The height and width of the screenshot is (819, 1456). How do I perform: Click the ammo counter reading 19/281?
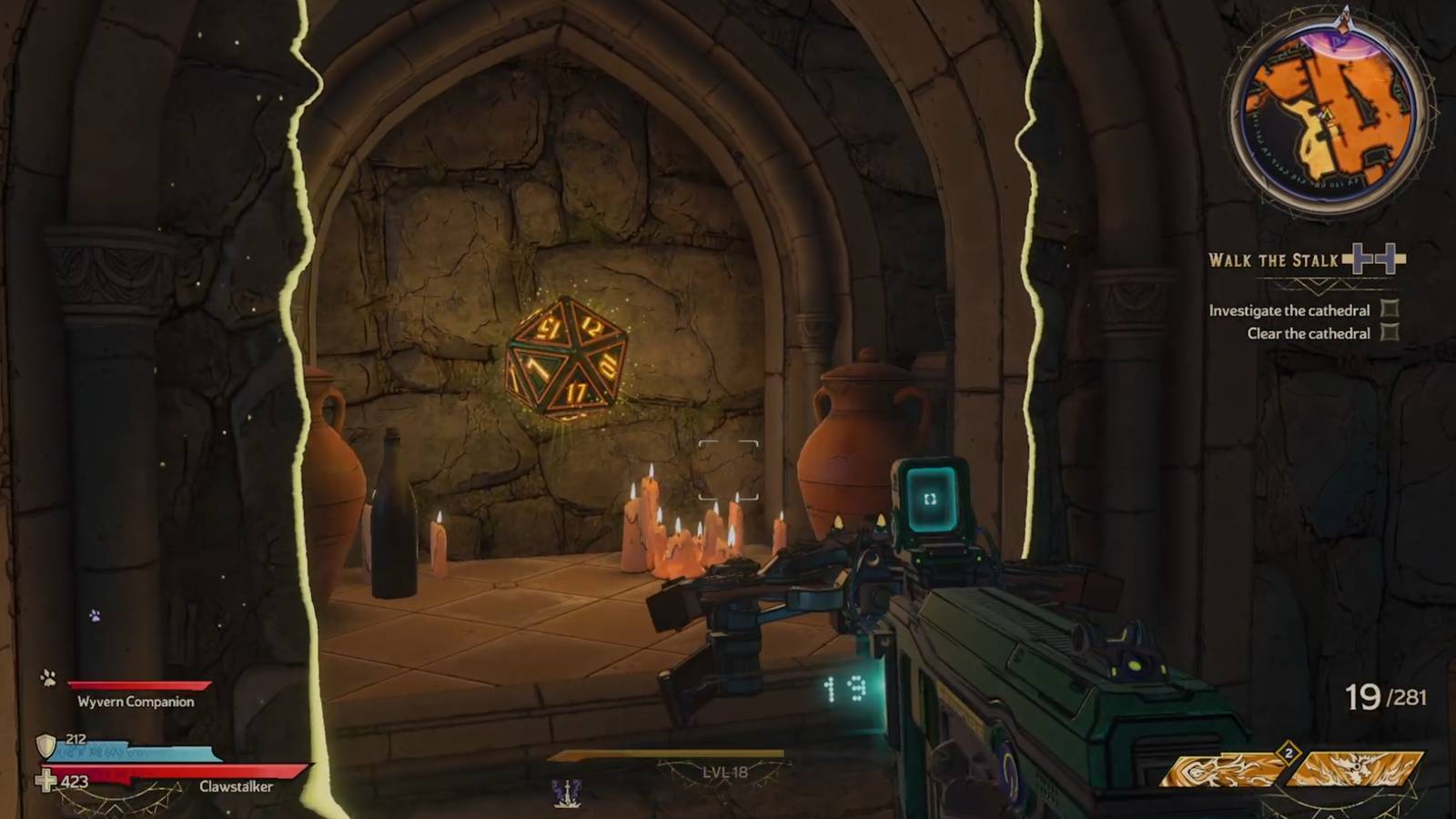click(x=1385, y=696)
